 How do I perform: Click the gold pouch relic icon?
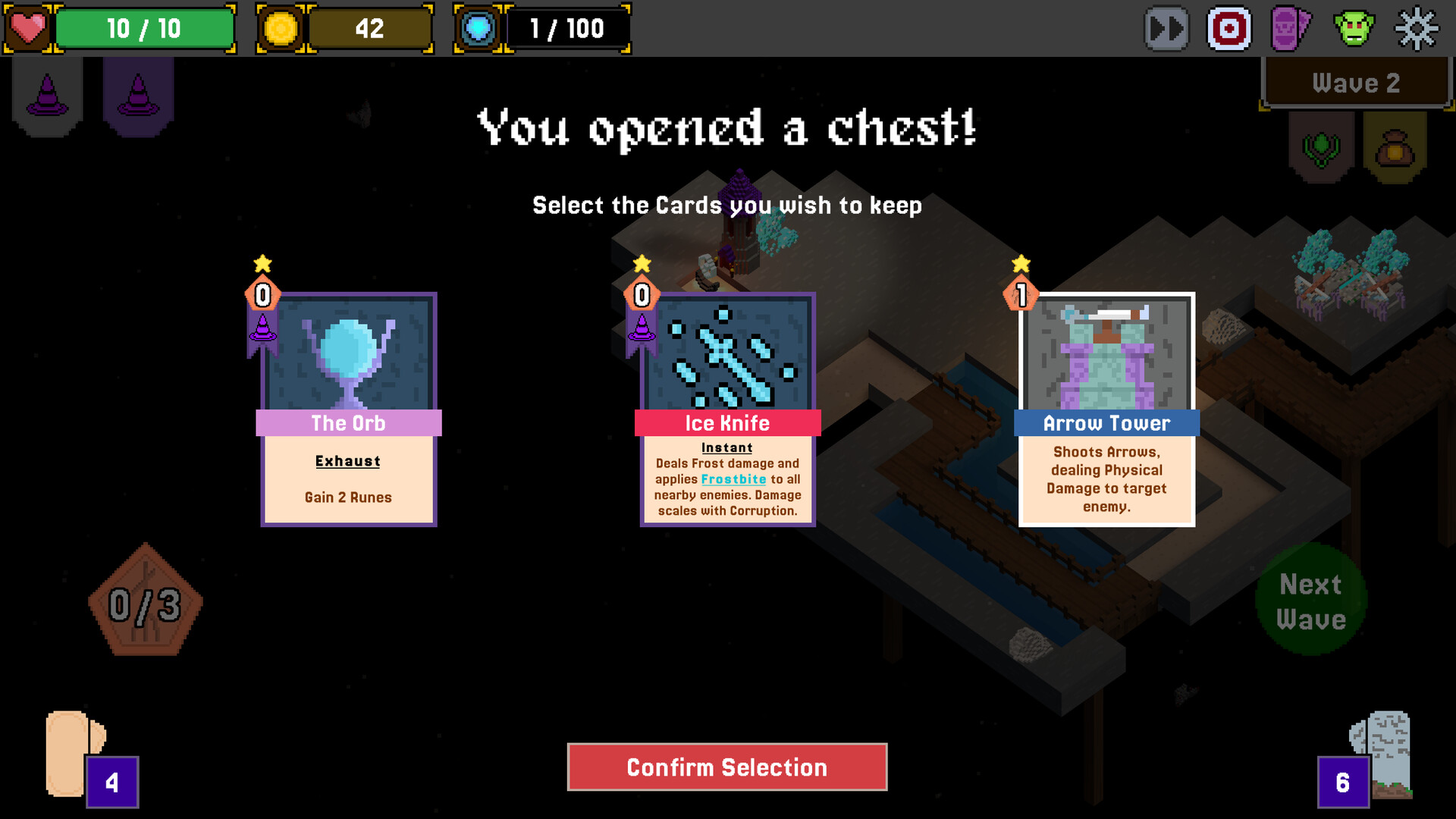coord(1395,147)
